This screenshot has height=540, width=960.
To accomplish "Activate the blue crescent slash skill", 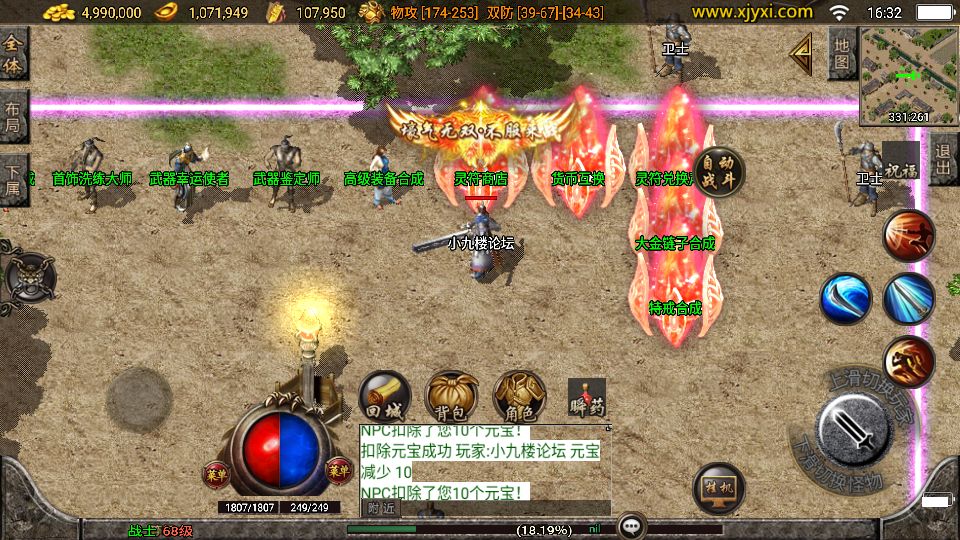I will [x=846, y=298].
